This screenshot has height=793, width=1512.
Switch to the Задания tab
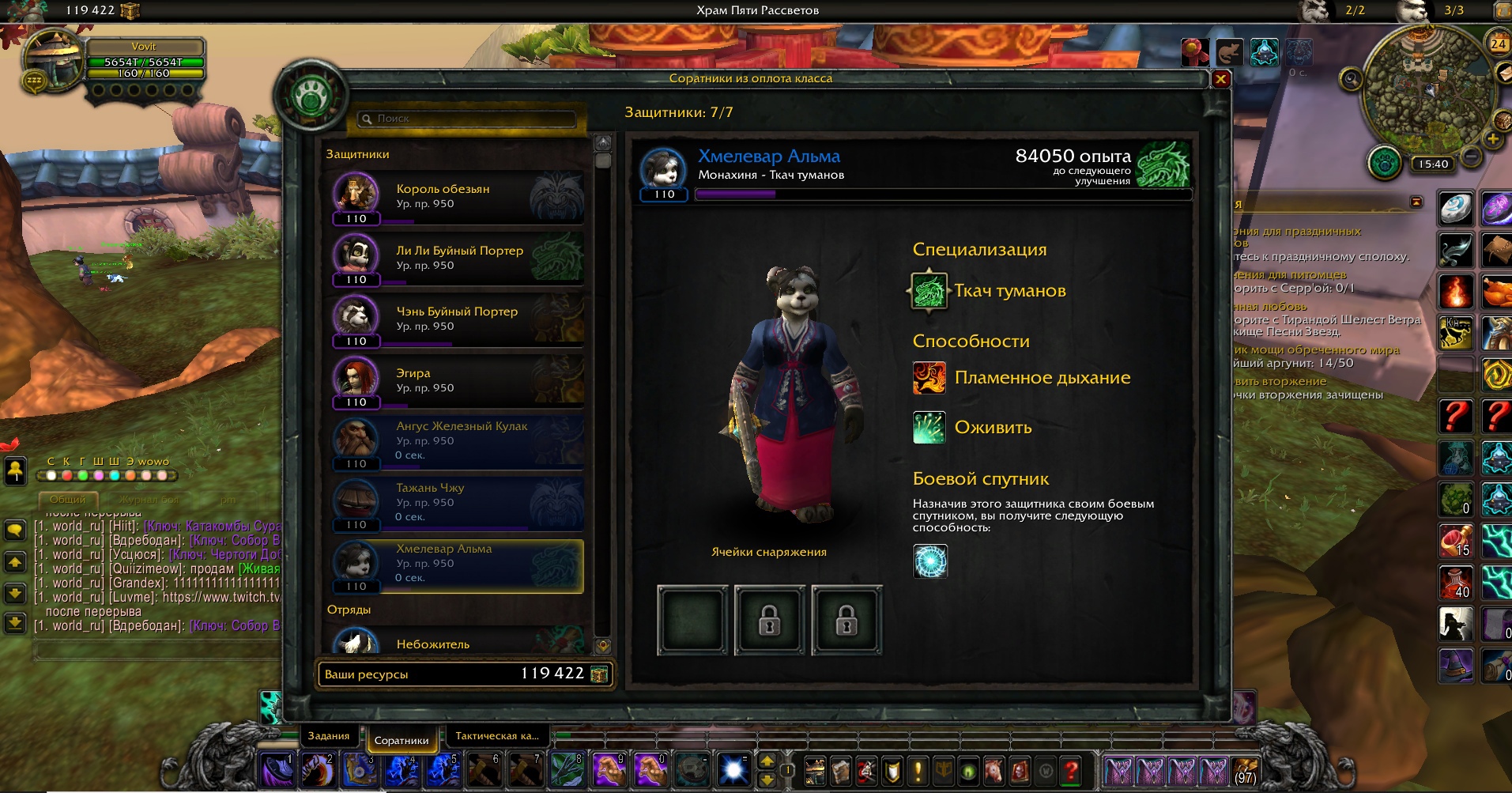(x=329, y=736)
